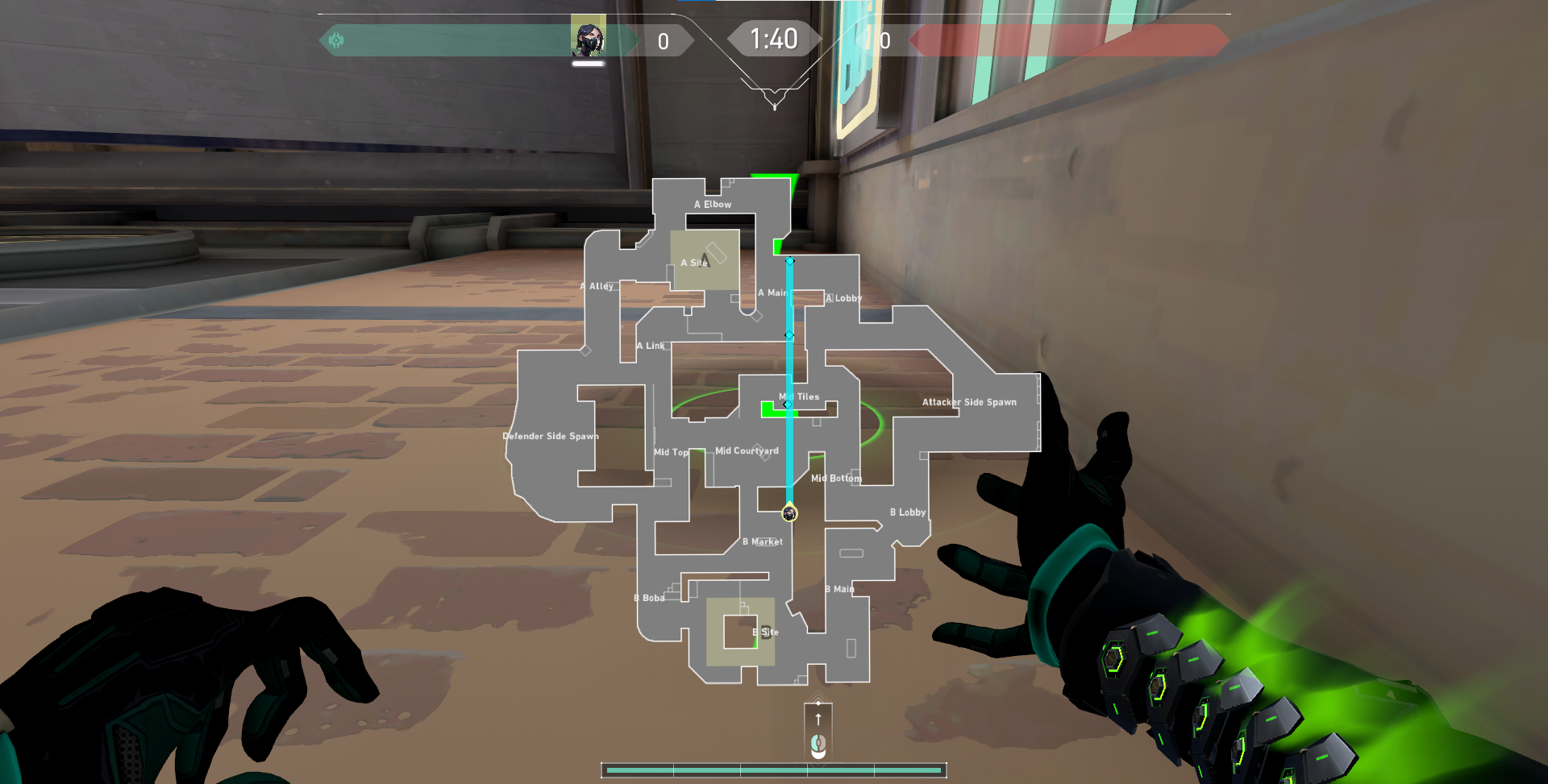Select the Attacker Side Spawn label
This screenshot has width=1548, height=784.
click(969, 401)
